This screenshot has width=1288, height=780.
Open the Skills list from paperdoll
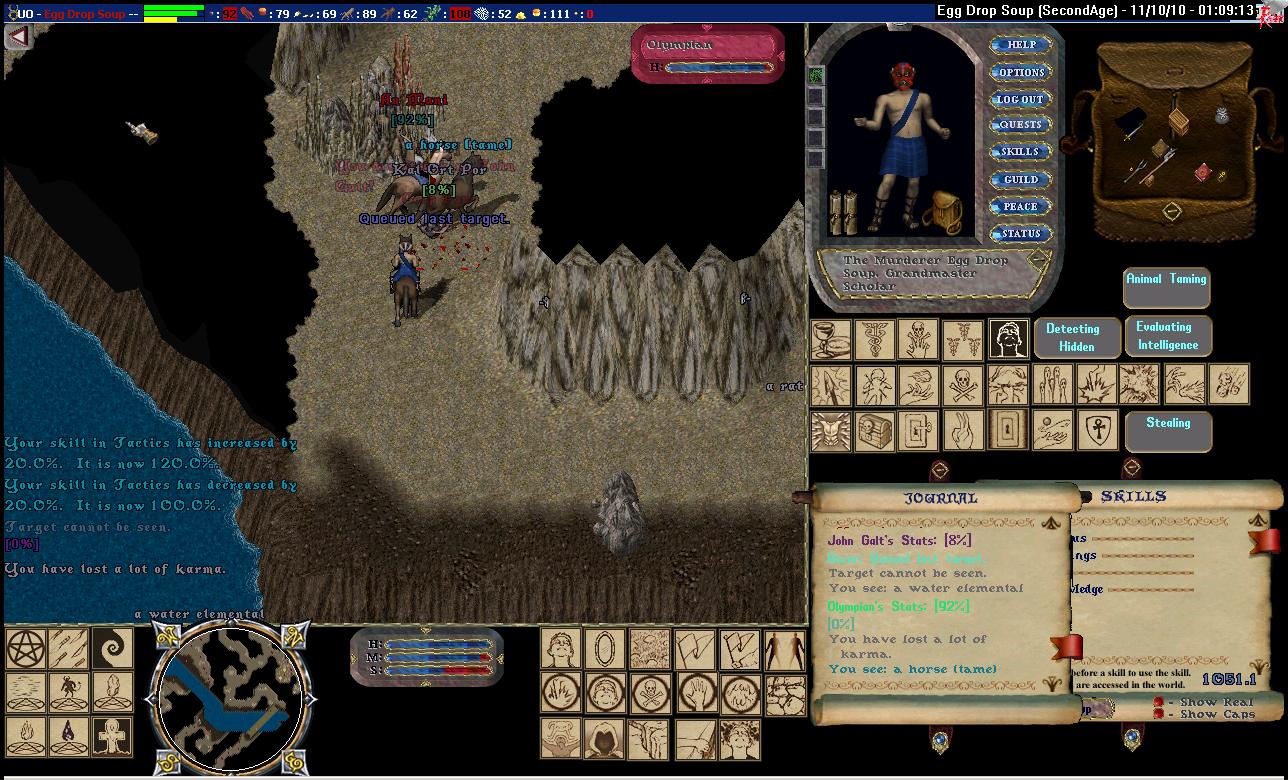[x=1020, y=152]
